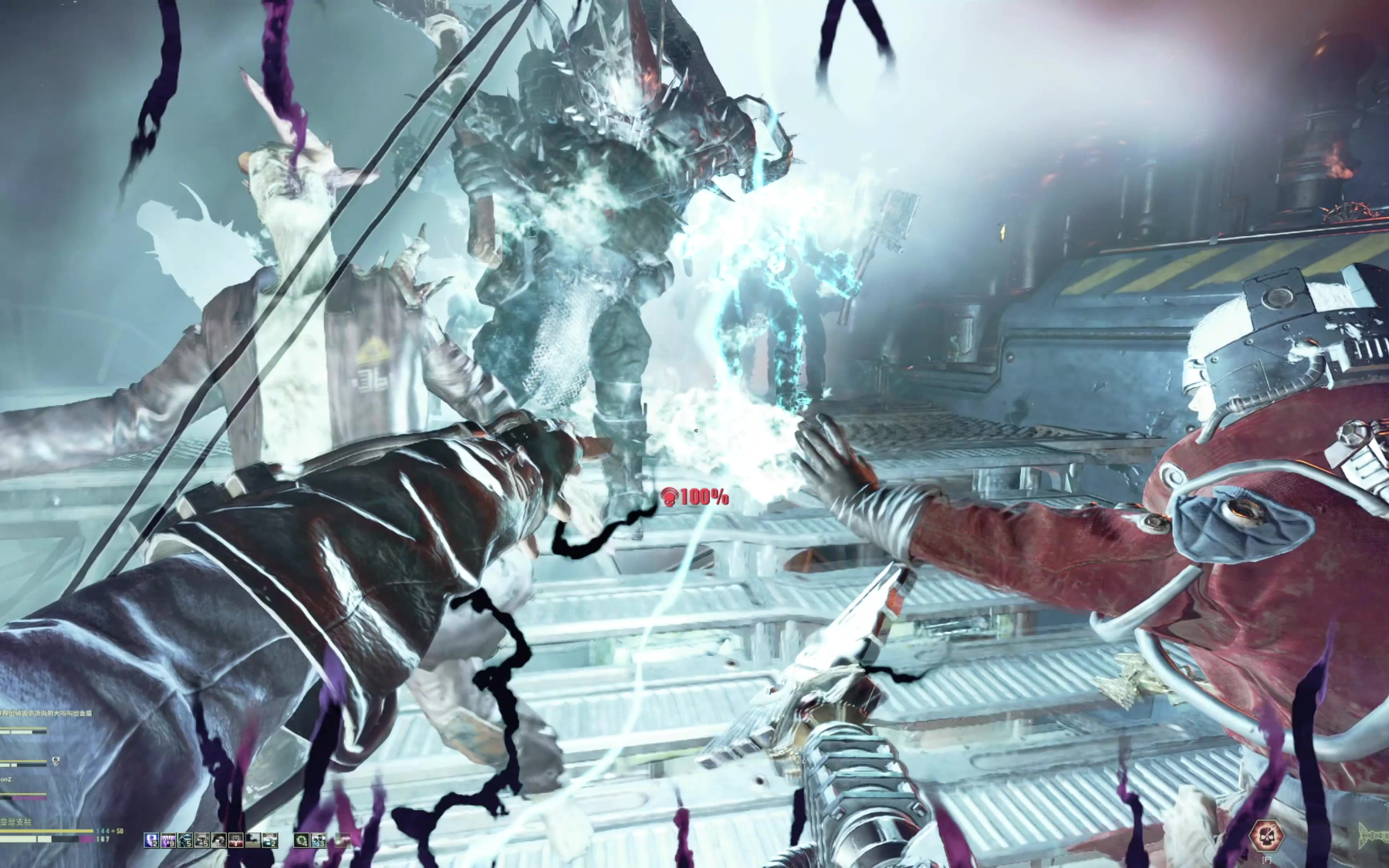Screen dimensions: 1389x868
Task: Click the blue buff icon showing 2
Action: coord(151,840)
